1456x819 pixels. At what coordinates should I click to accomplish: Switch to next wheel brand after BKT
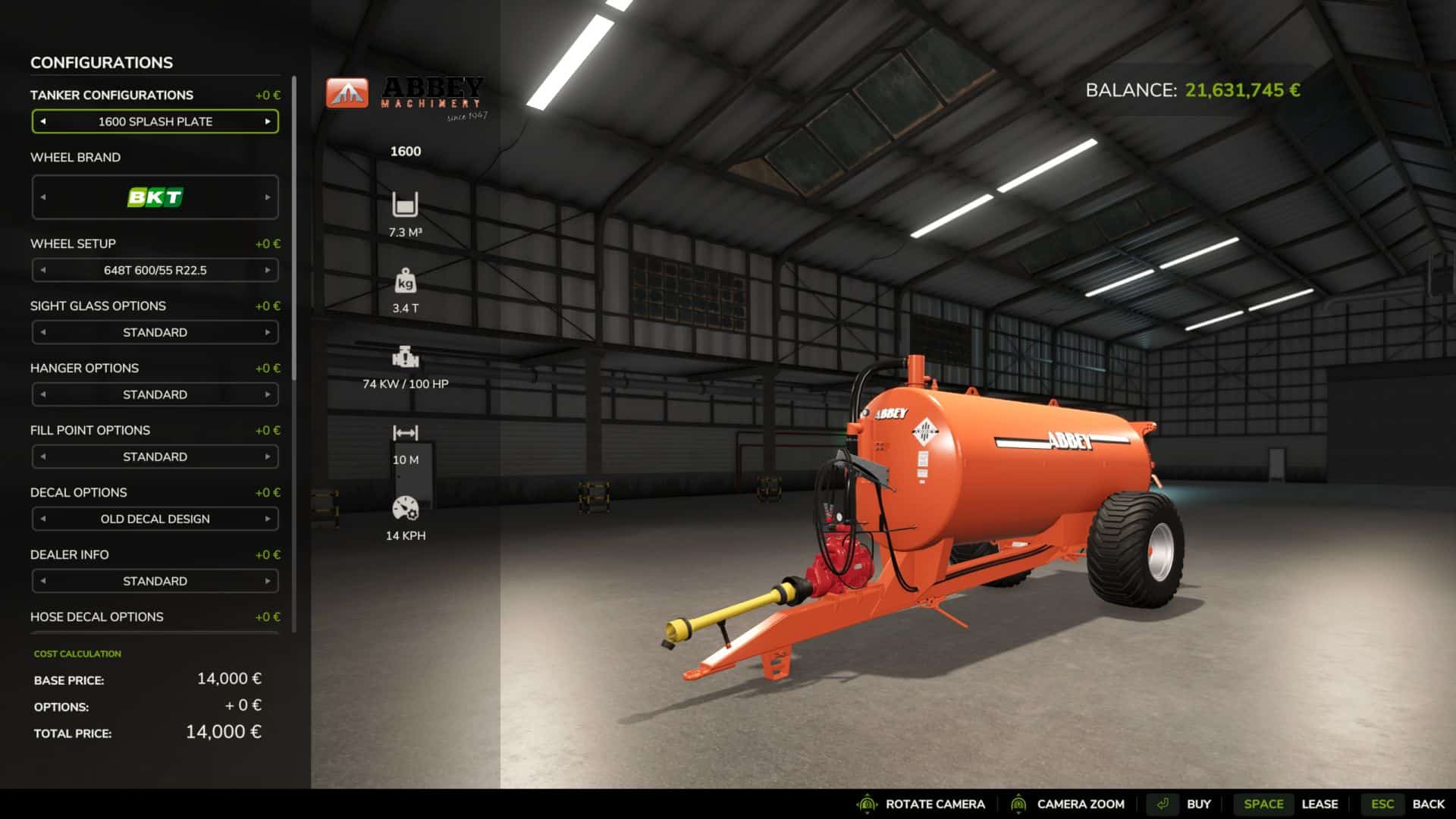(x=268, y=197)
